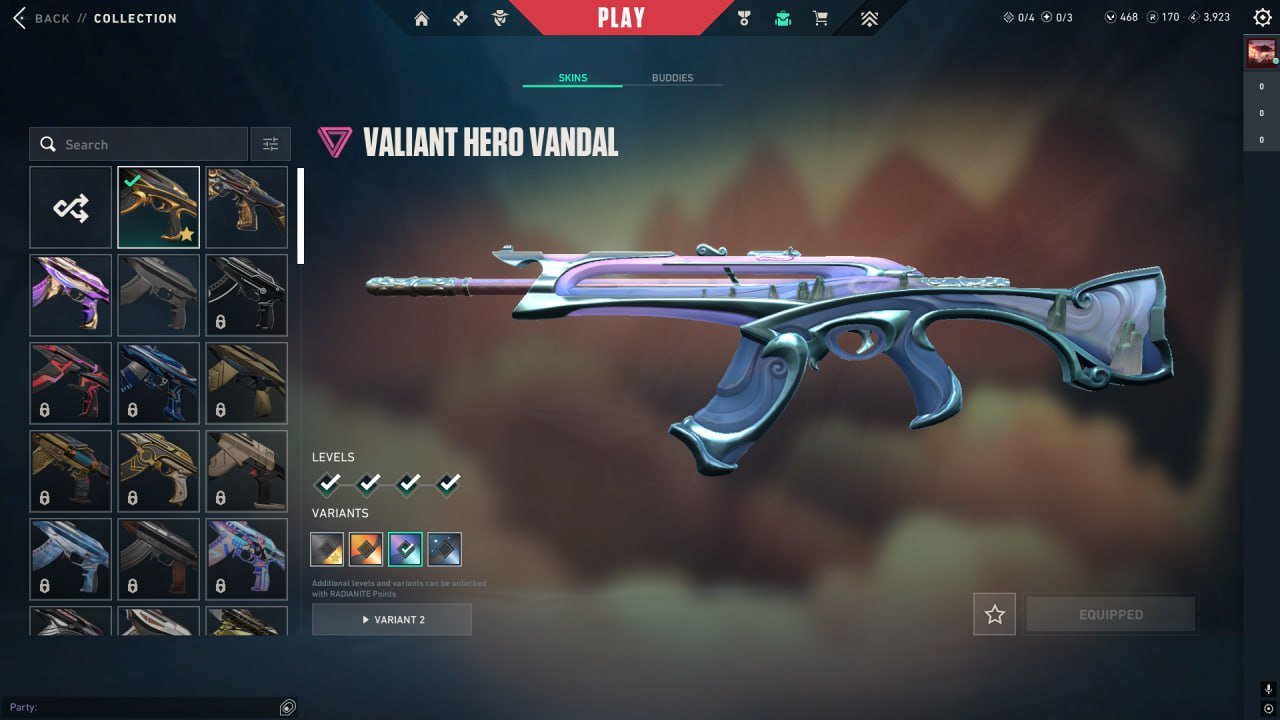
Task: Open the Career medal icon
Action: click(x=742, y=17)
